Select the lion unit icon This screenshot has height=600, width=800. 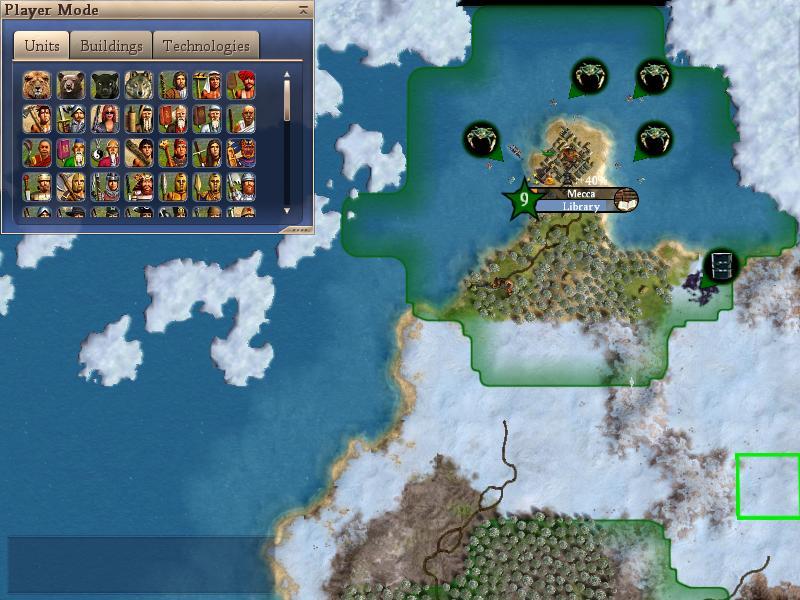pyautogui.click(x=37, y=85)
